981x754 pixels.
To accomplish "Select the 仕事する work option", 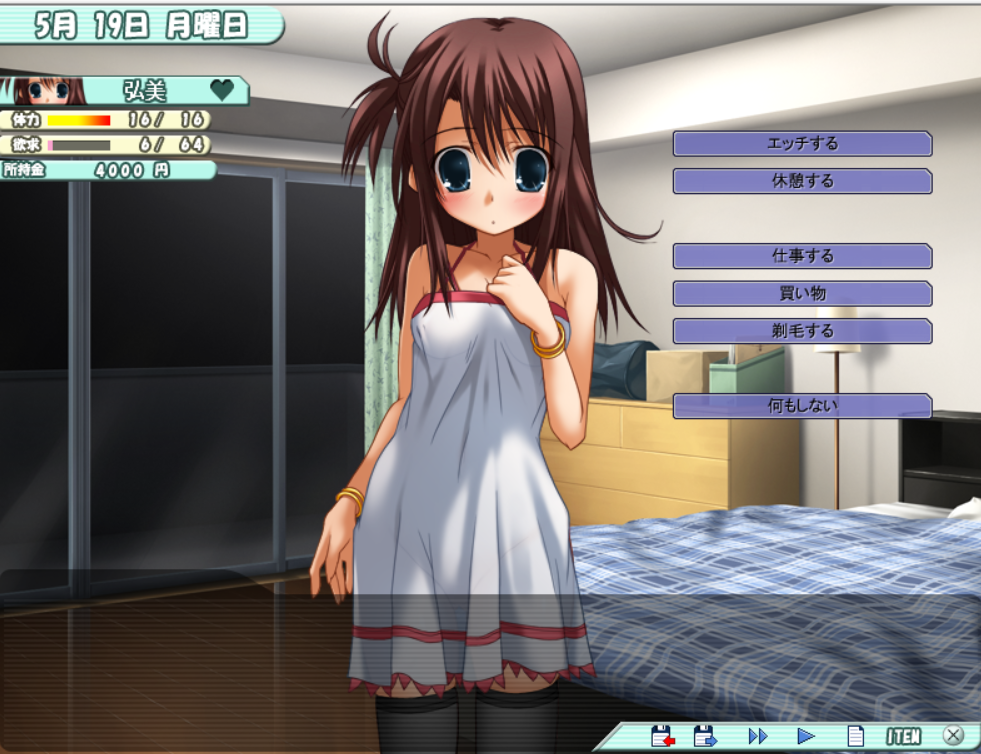I will pyautogui.click(x=802, y=256).
